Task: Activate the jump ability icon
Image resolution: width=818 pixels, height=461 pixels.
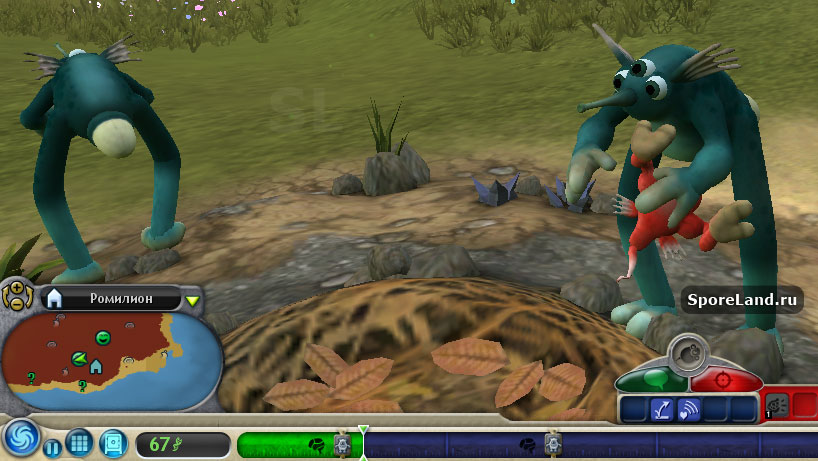Action: tap(661, 408)
